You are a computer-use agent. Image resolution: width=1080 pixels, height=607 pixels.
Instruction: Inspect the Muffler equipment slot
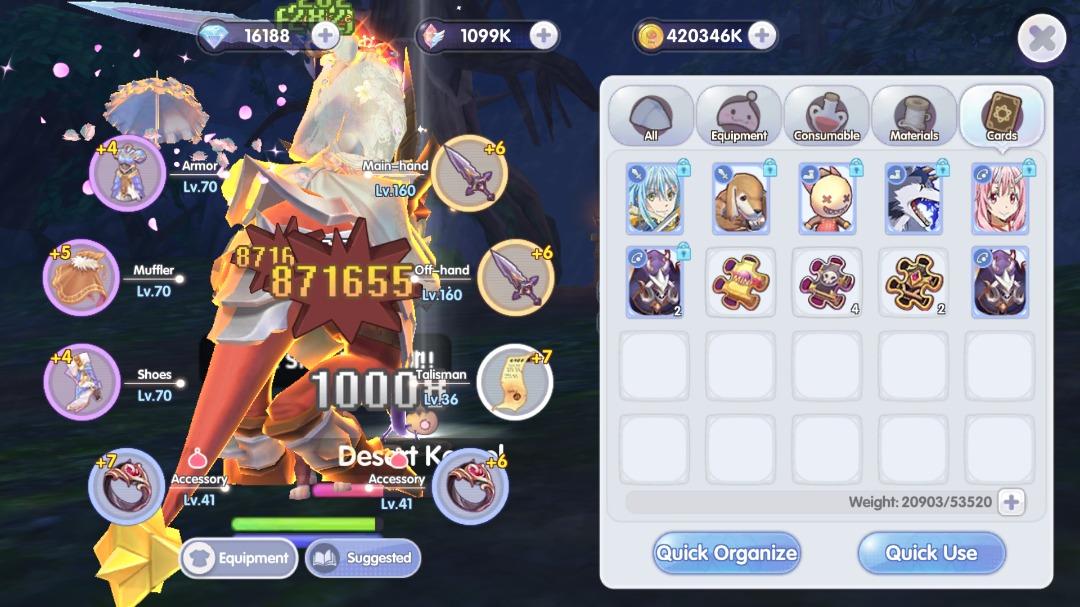point(81,277)
